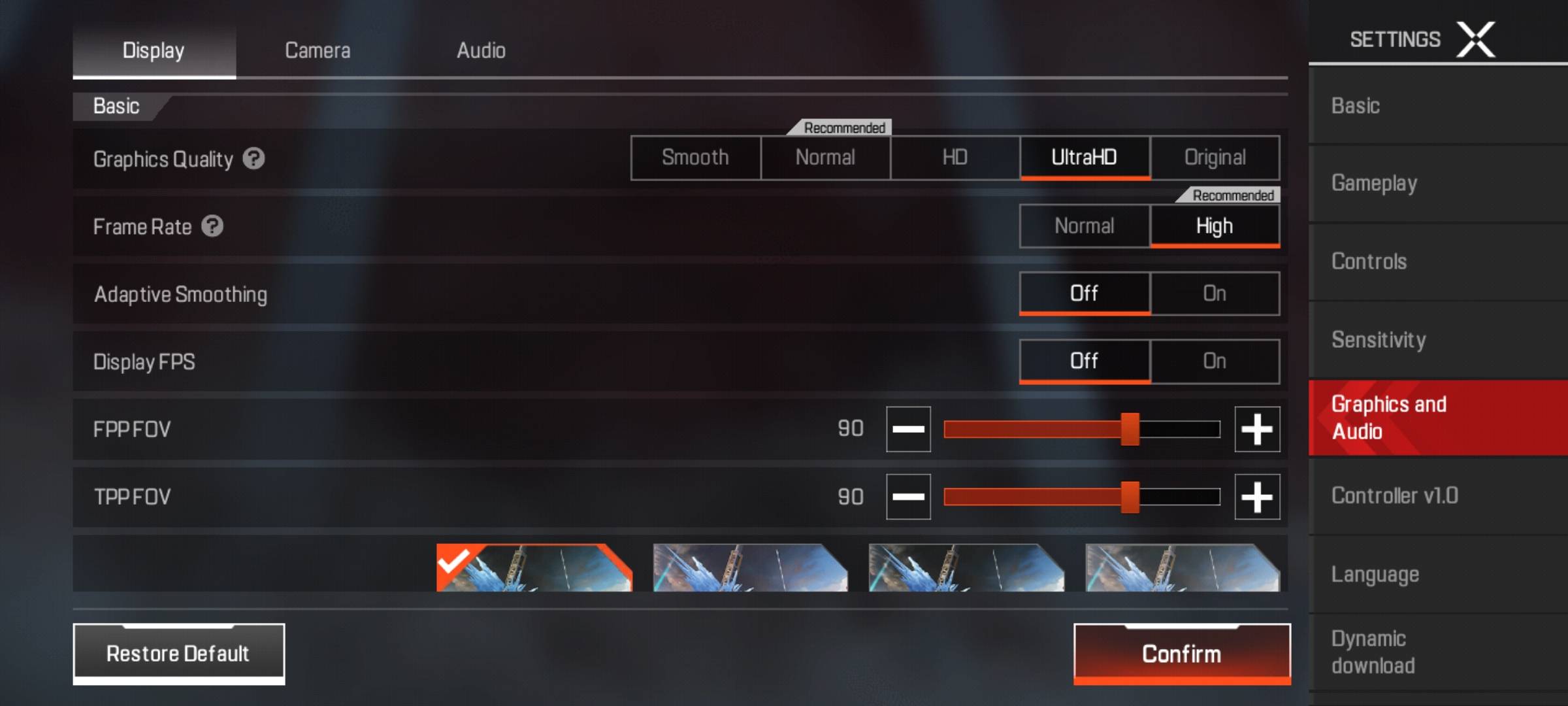Image resolution: width=1568 pixels, height=706 pixels.
Task: Select the checked first style thumbnail
Action: pyautogui.click(x=534, y=567)
